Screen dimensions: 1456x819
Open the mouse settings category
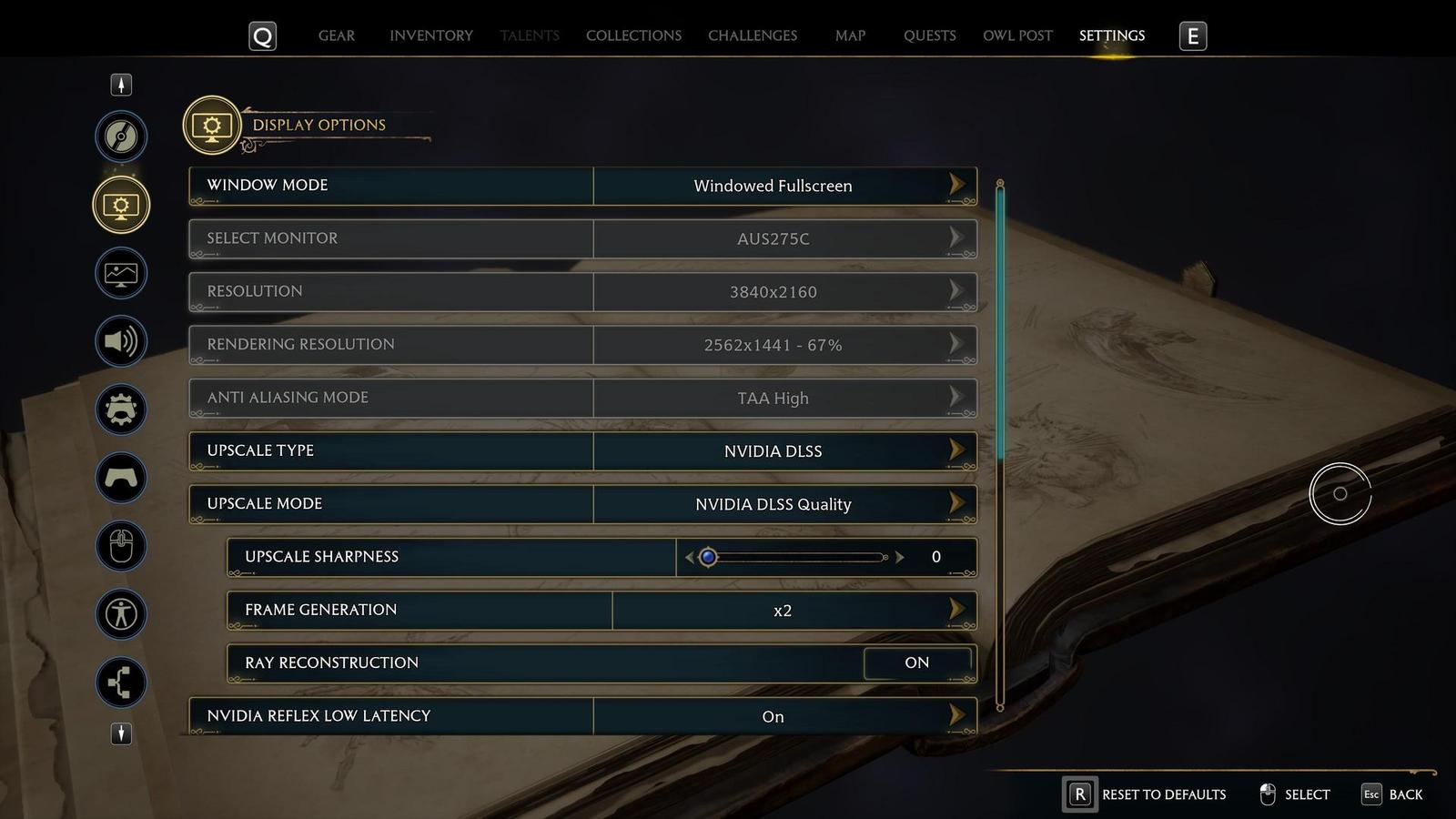[x=121, y=546]
